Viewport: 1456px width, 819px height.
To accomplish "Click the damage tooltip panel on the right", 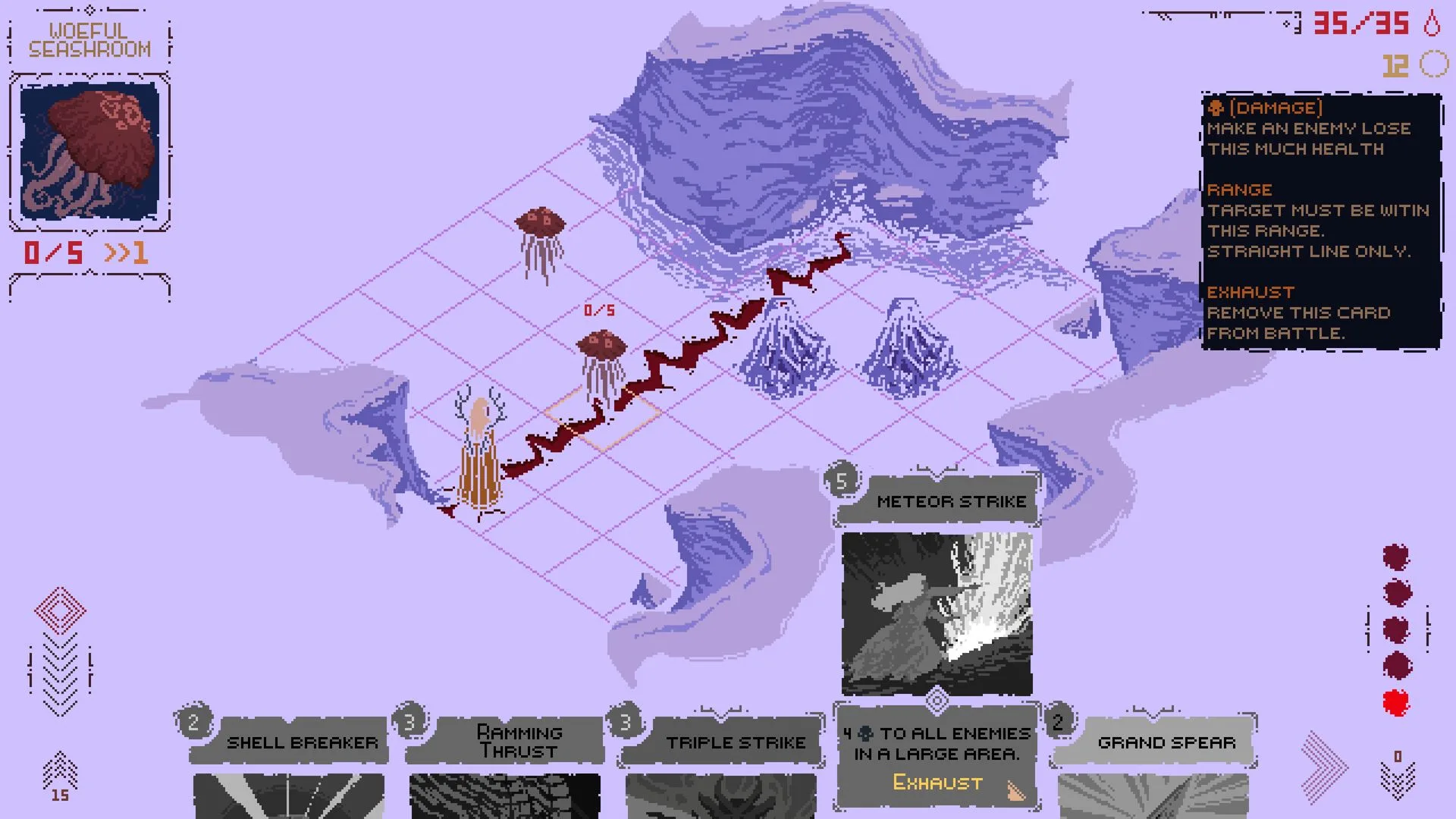I will (x=1321, y=220).
